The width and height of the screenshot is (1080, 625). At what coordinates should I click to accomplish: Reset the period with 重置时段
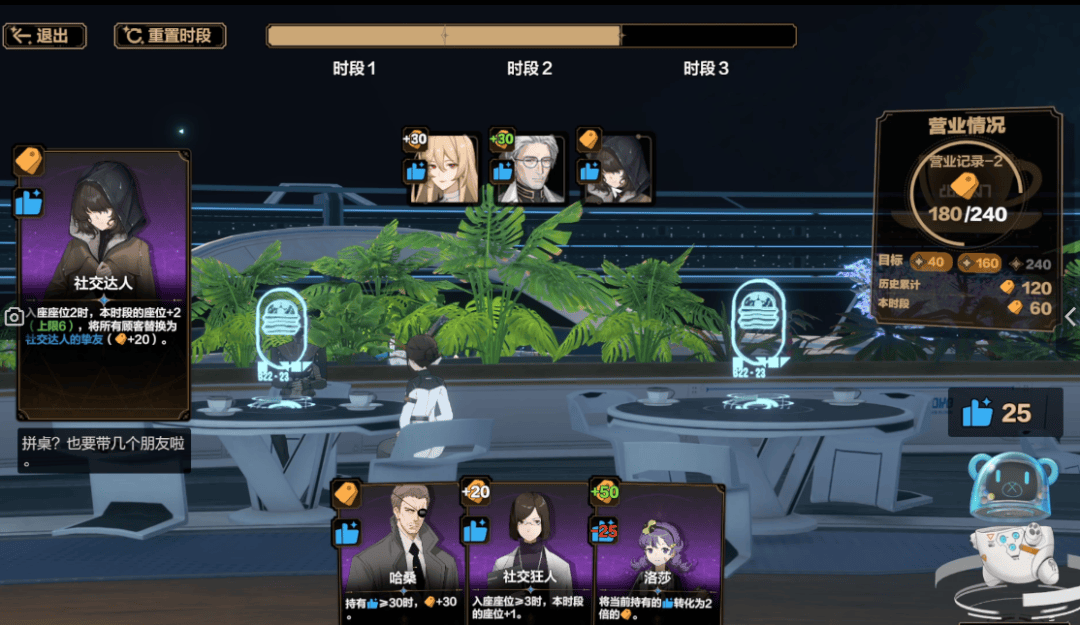tap(169, 36)
